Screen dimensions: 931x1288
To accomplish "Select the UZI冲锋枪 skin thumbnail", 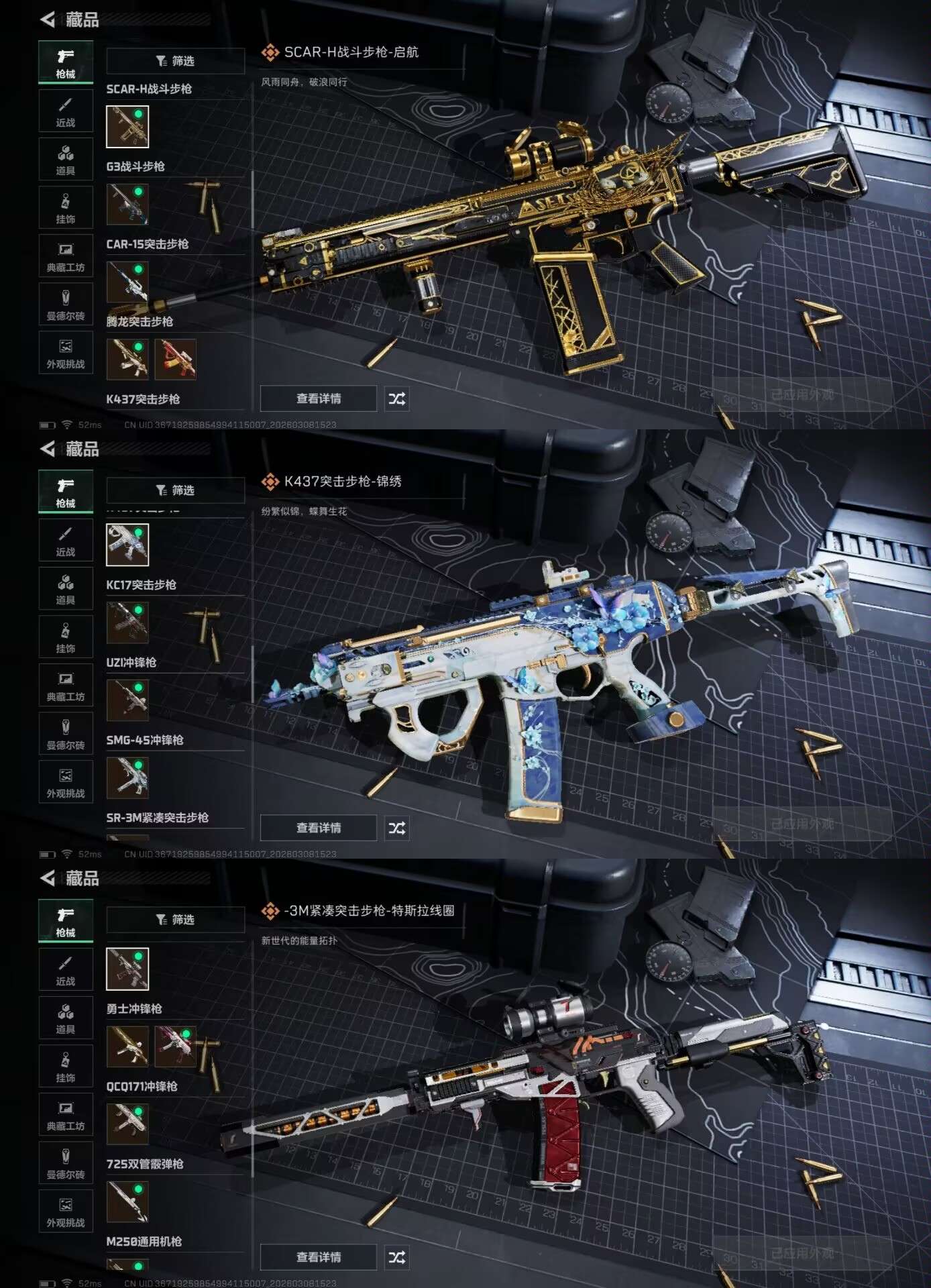I will coord(127,700).
